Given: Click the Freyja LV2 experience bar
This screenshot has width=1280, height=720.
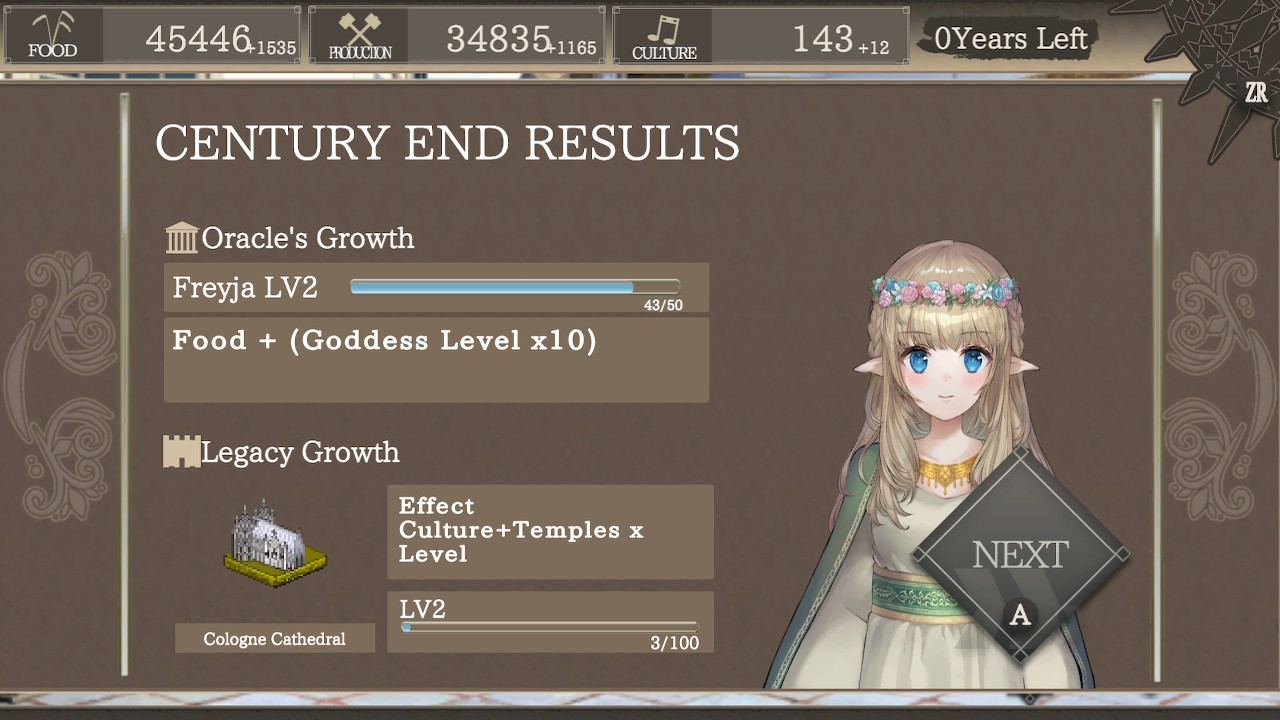Looking at the screenshot, I should [x=513, y=286].
